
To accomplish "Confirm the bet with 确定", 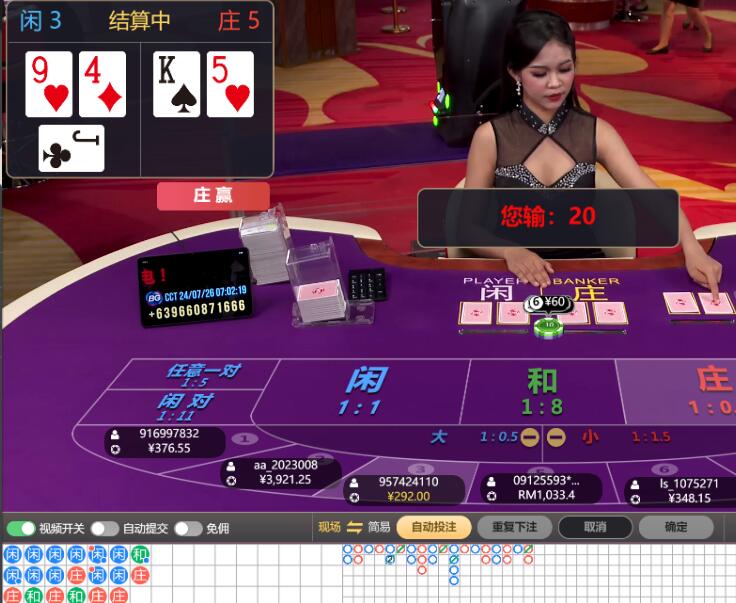I will [x=676, y=527].
